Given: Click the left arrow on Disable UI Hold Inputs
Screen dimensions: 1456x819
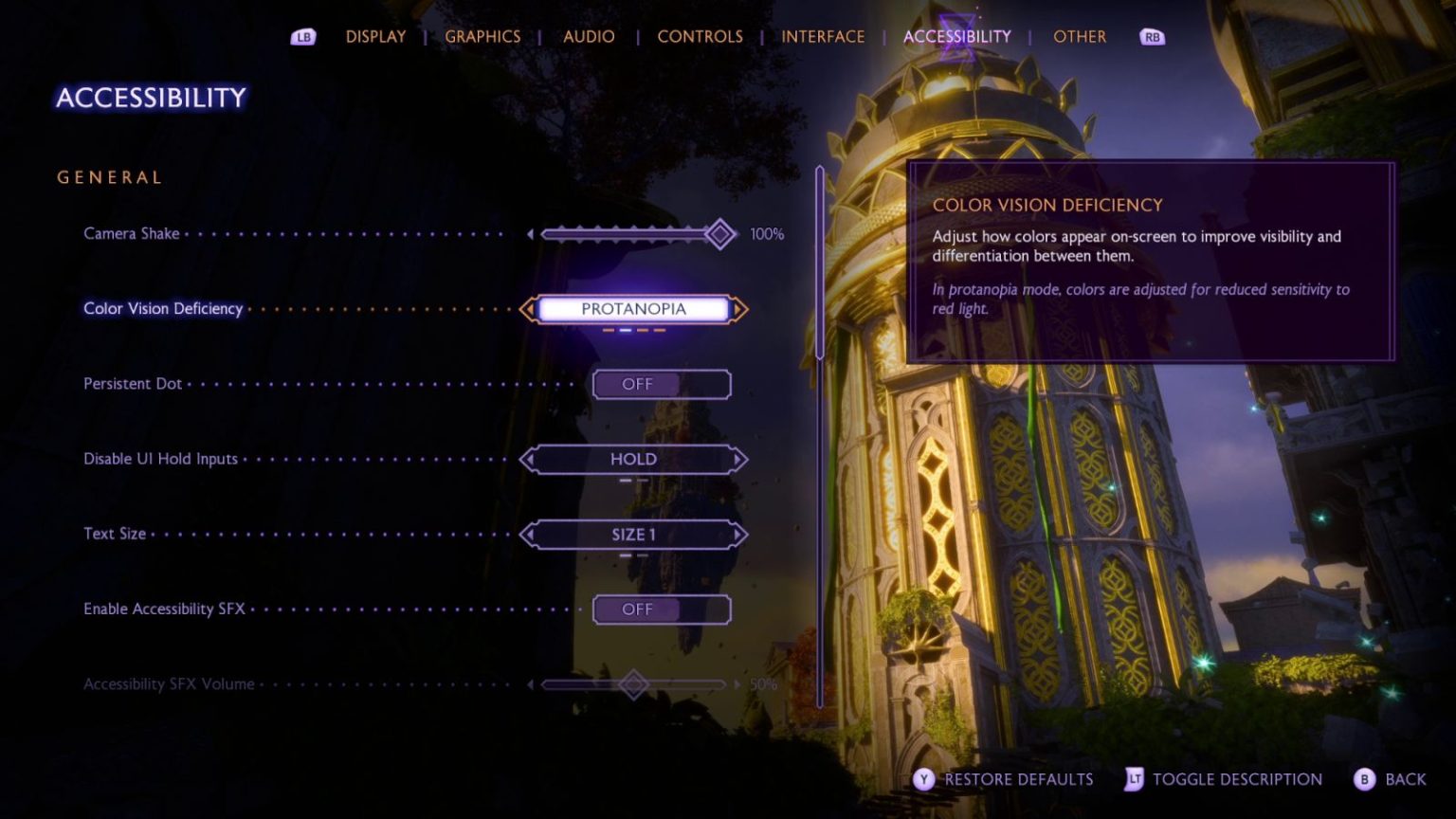Looking at the screenshot, I should click(528, 459).
